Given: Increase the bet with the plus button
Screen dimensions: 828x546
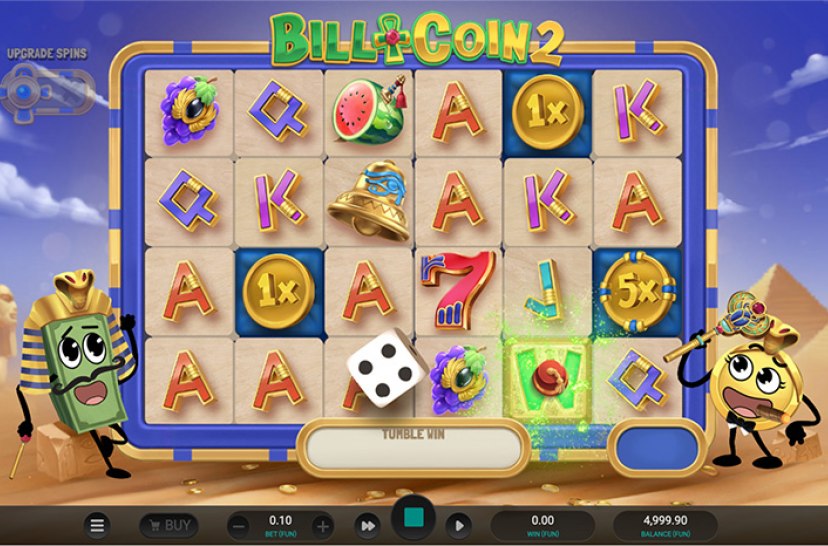Looking at the screenshot, I should pyautogui.click(x=322, y=525).
